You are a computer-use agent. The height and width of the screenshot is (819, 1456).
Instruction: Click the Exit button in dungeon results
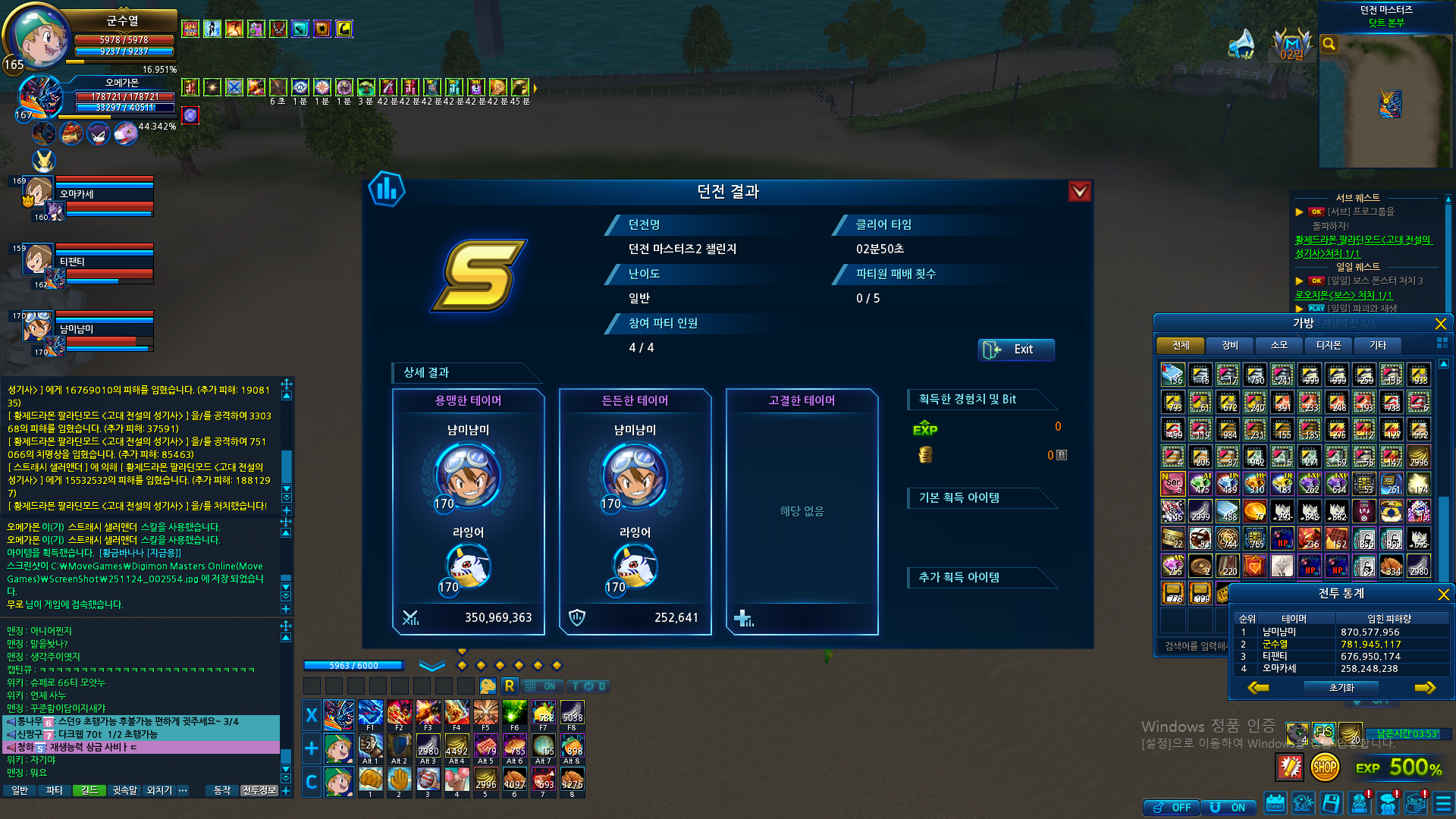click(1015, 350)
